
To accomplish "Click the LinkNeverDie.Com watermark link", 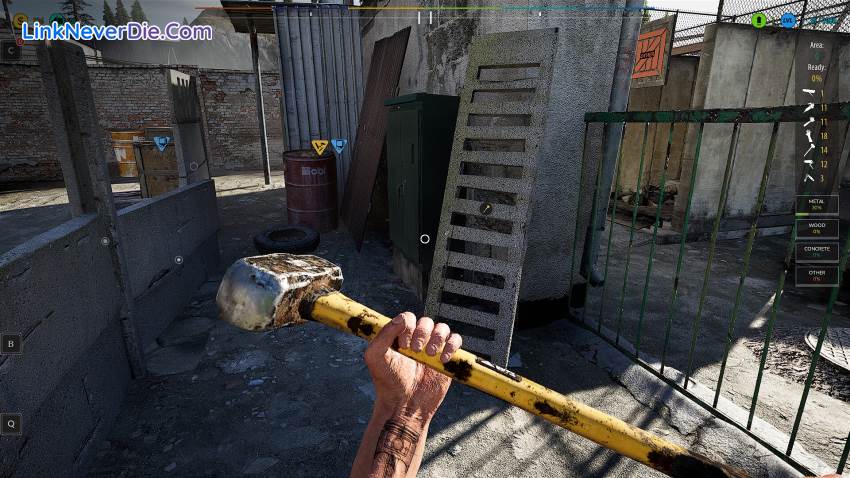I will [117, 31].
